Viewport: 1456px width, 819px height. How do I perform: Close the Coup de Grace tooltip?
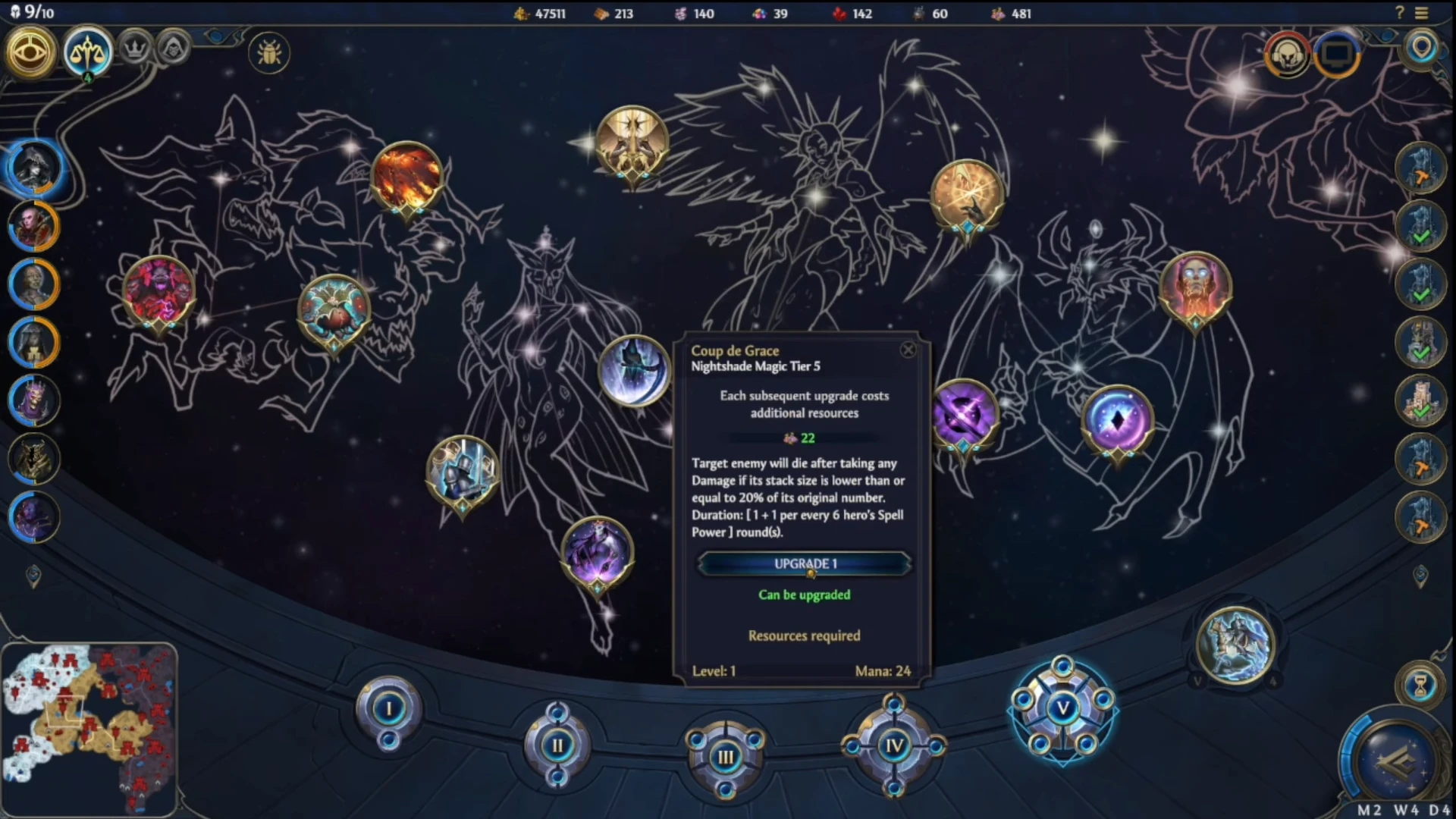908,350
